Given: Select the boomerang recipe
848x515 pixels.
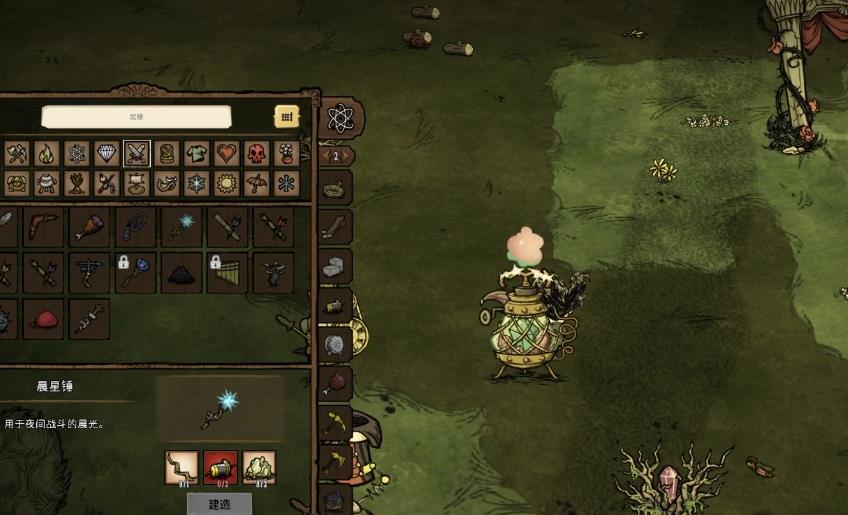Looking at the screenshot, I should click(x=43, y=227).
